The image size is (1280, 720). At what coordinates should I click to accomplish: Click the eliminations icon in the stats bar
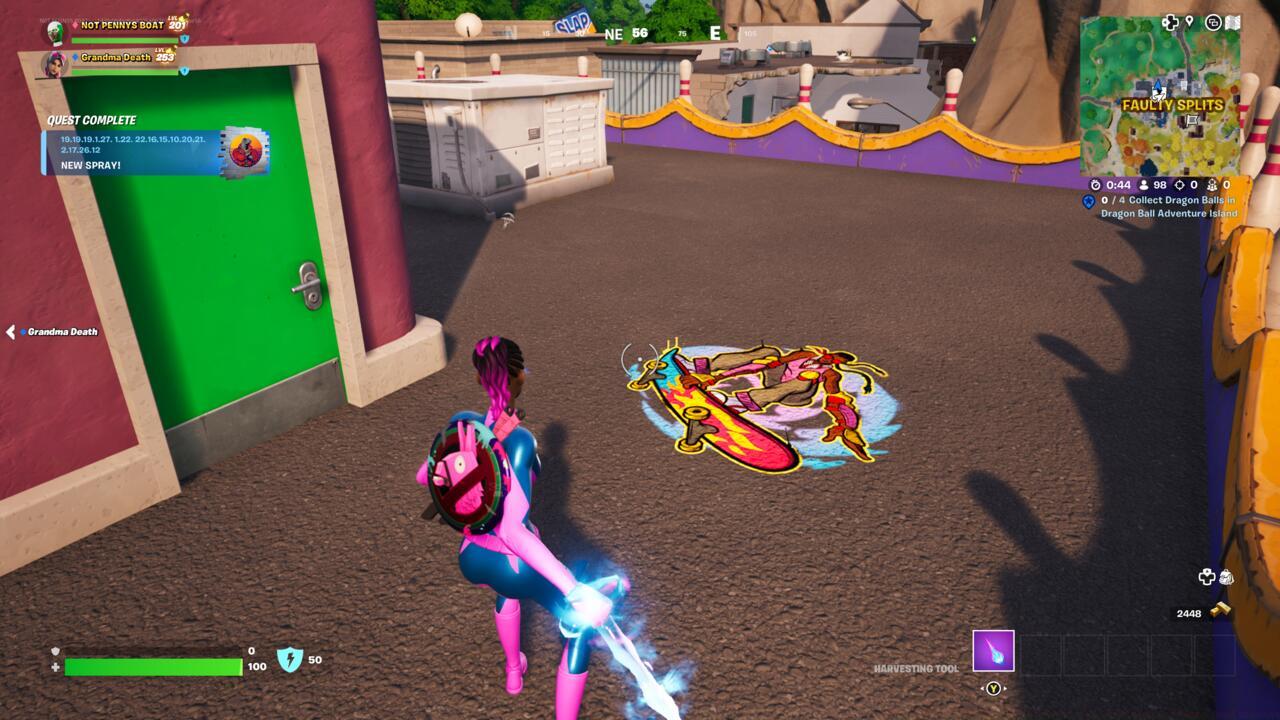(x=1180, y=184)
